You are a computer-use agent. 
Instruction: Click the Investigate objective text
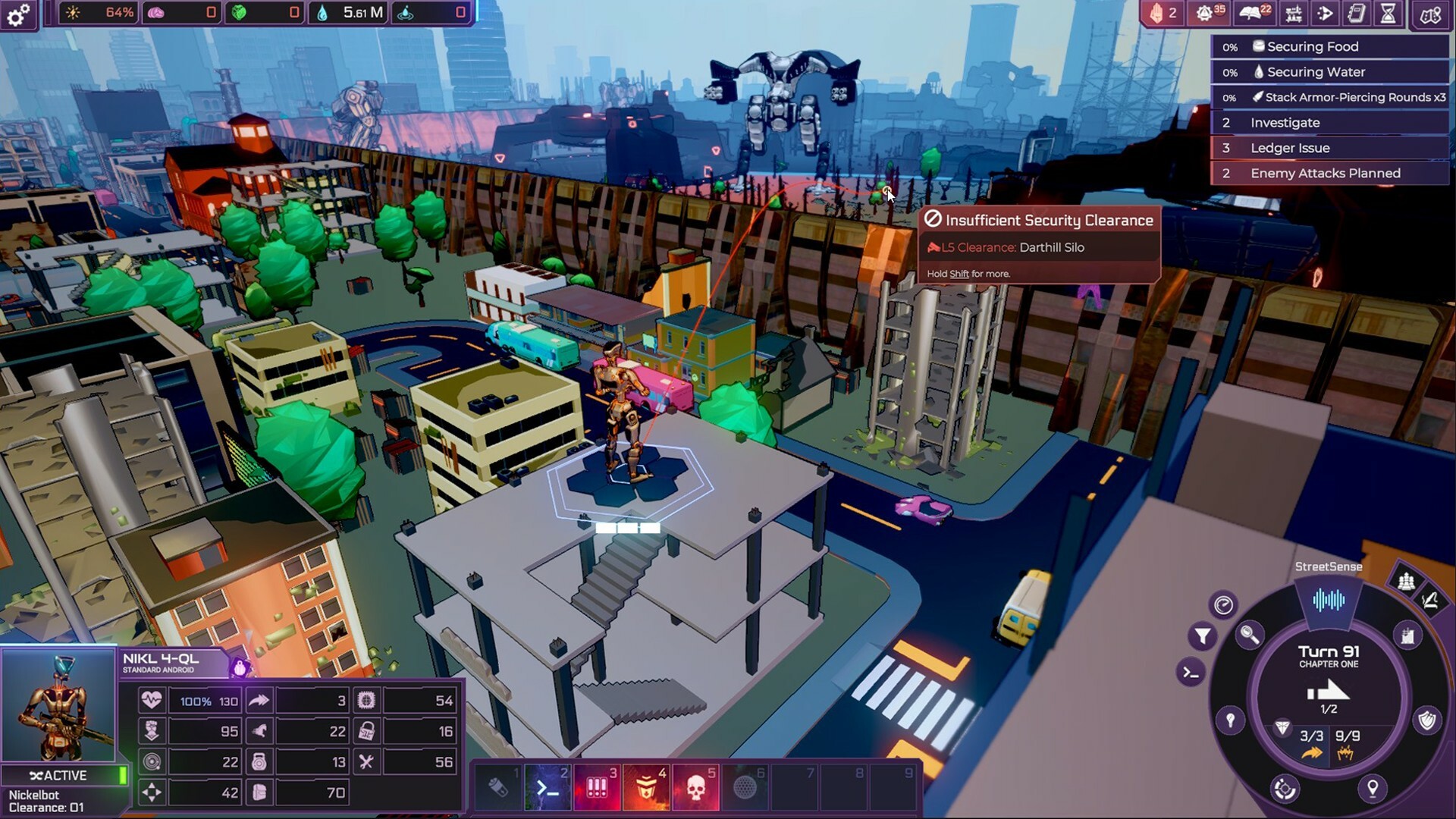click(1286, 122)
